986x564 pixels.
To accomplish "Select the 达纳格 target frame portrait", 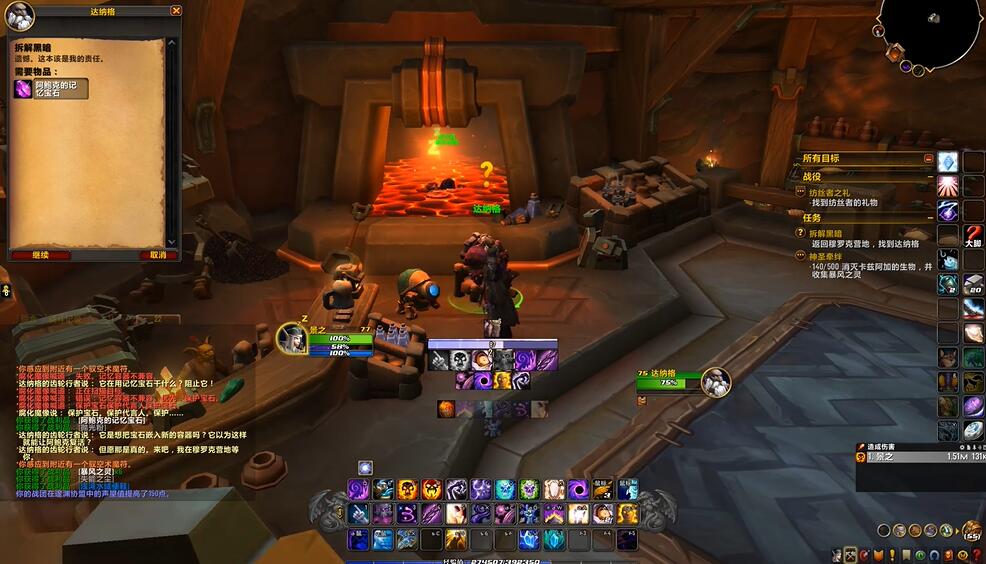I will pos(715,381).
